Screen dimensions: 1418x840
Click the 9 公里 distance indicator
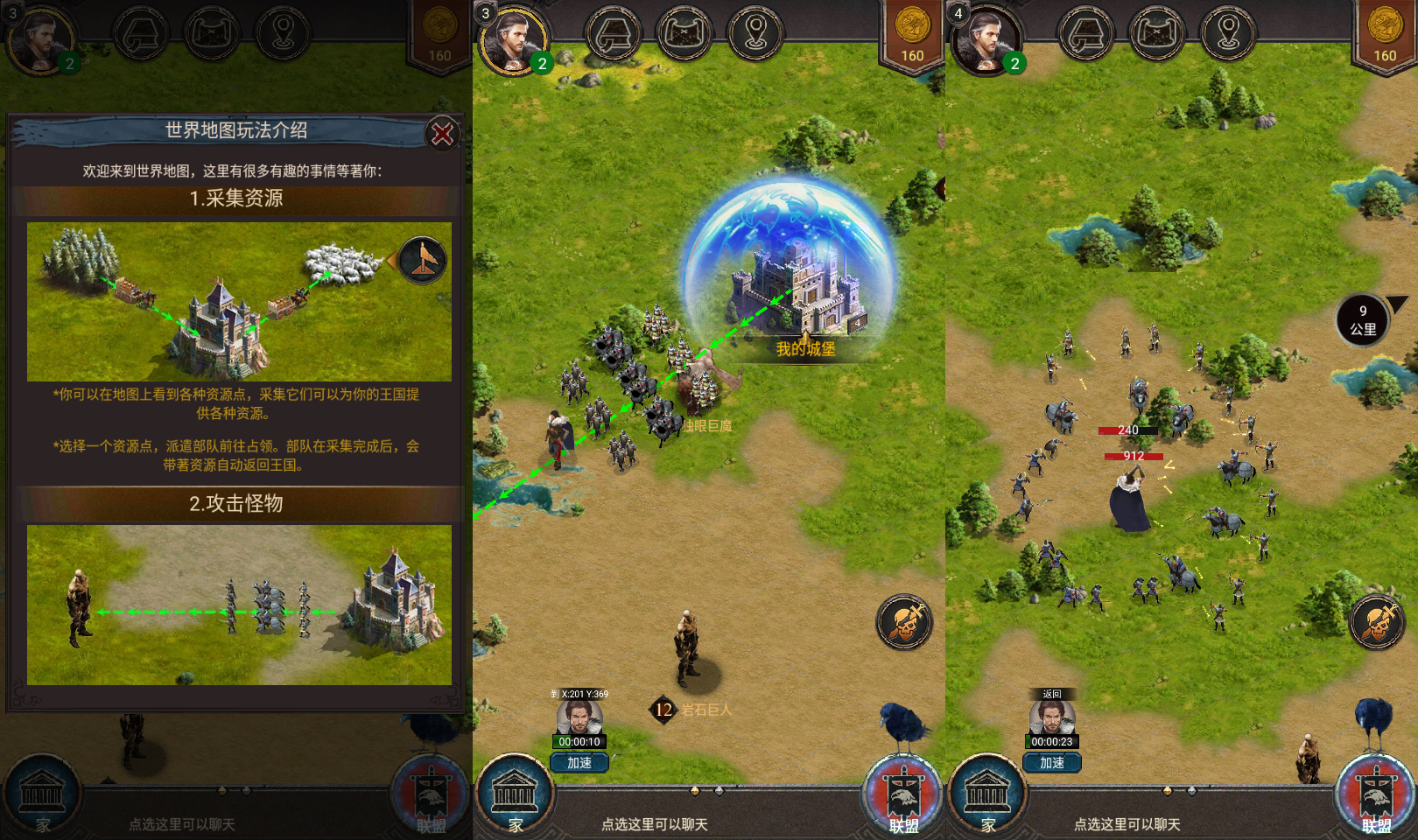point(1363,320)
